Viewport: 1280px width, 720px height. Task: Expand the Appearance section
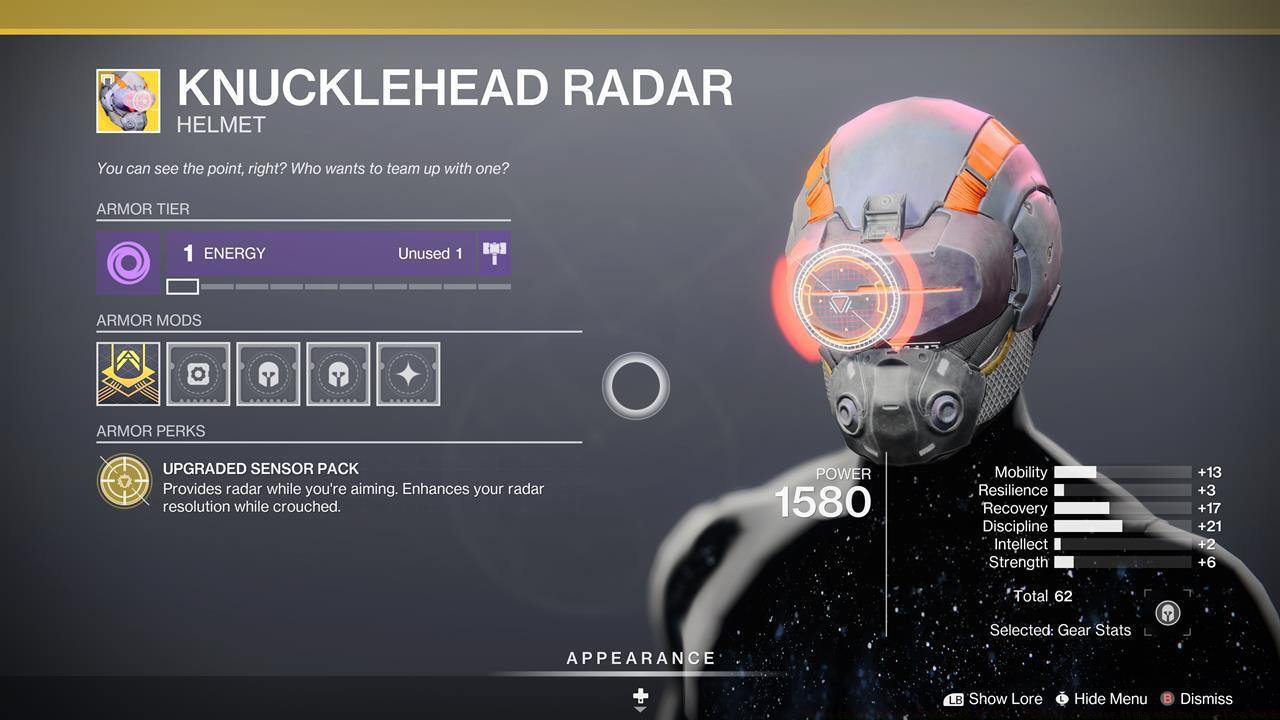click(641, 659)
